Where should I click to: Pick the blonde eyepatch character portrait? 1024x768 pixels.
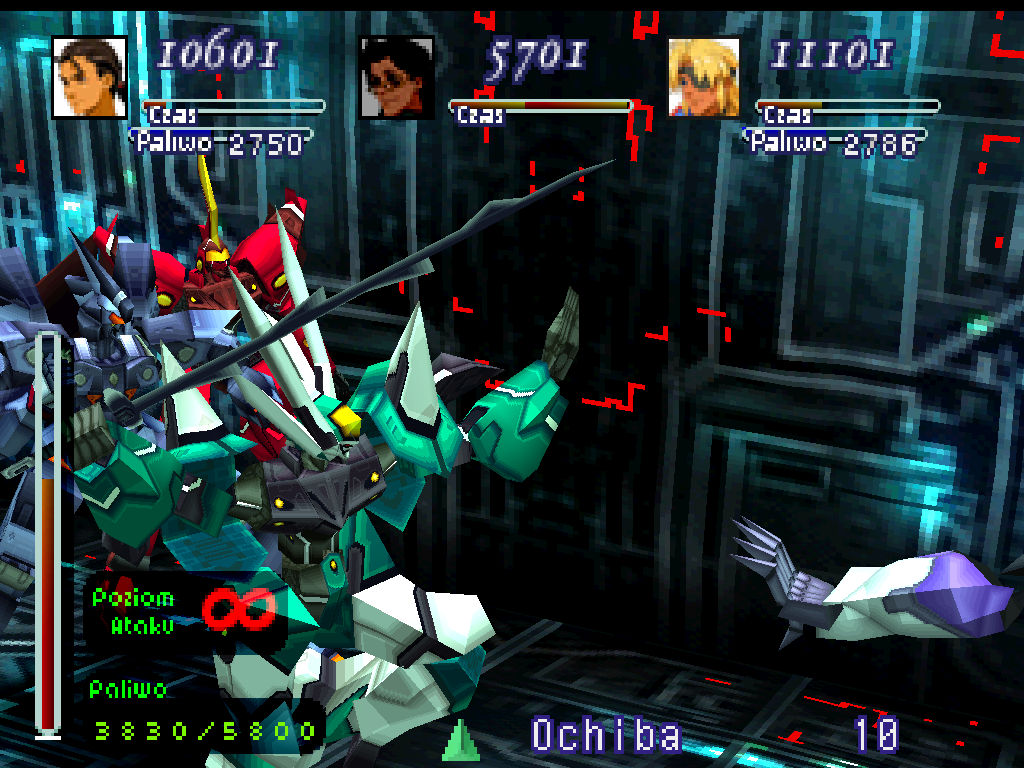pyautogui.click(x=704, y=77)
